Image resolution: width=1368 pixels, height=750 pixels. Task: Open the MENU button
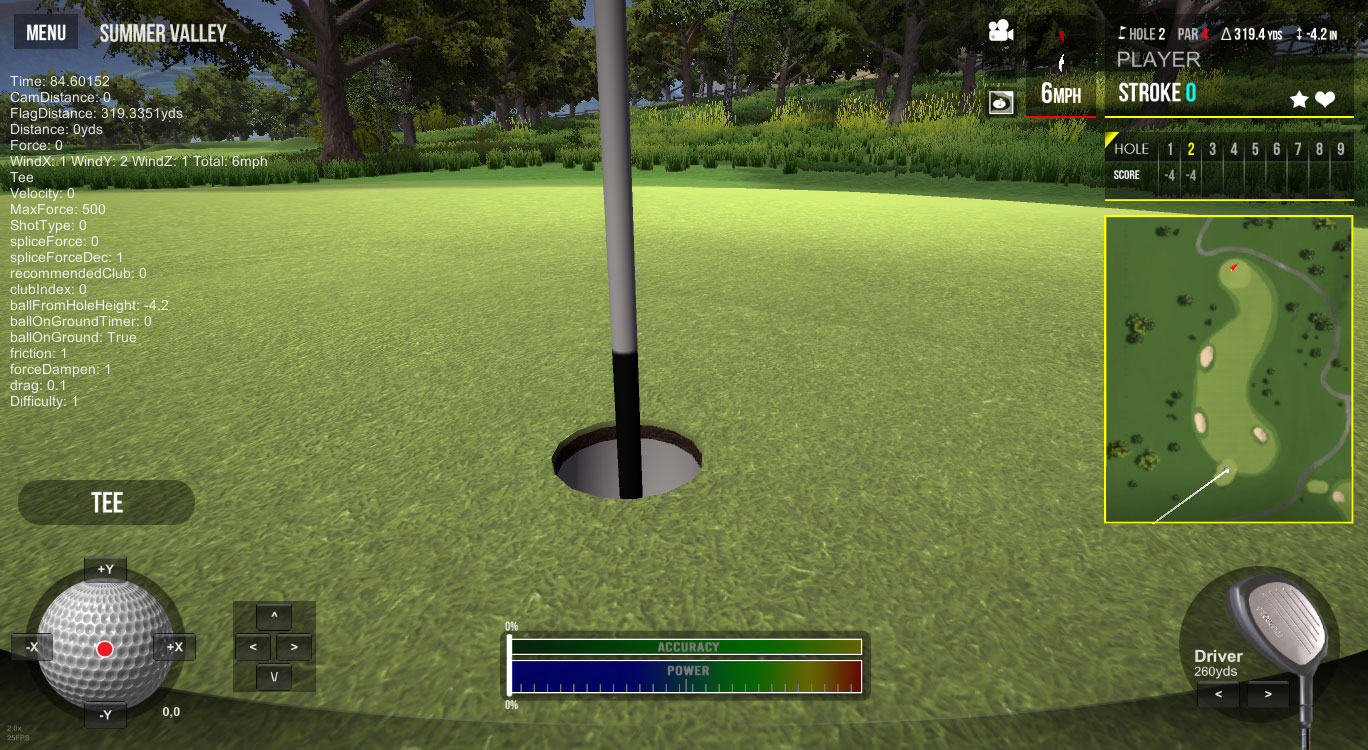46,32
